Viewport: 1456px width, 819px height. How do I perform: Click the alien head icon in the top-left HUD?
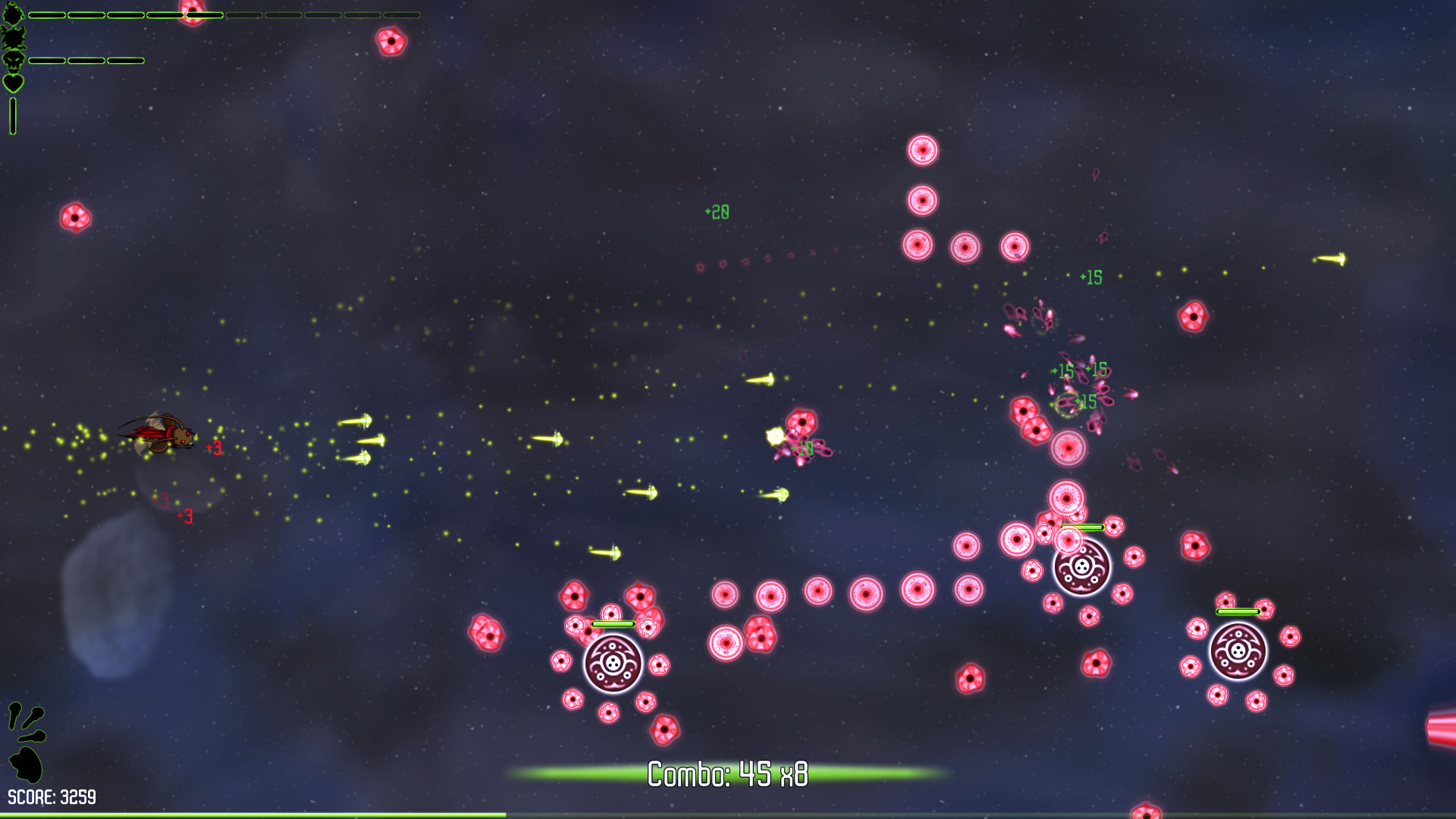(x=13, y=13)
